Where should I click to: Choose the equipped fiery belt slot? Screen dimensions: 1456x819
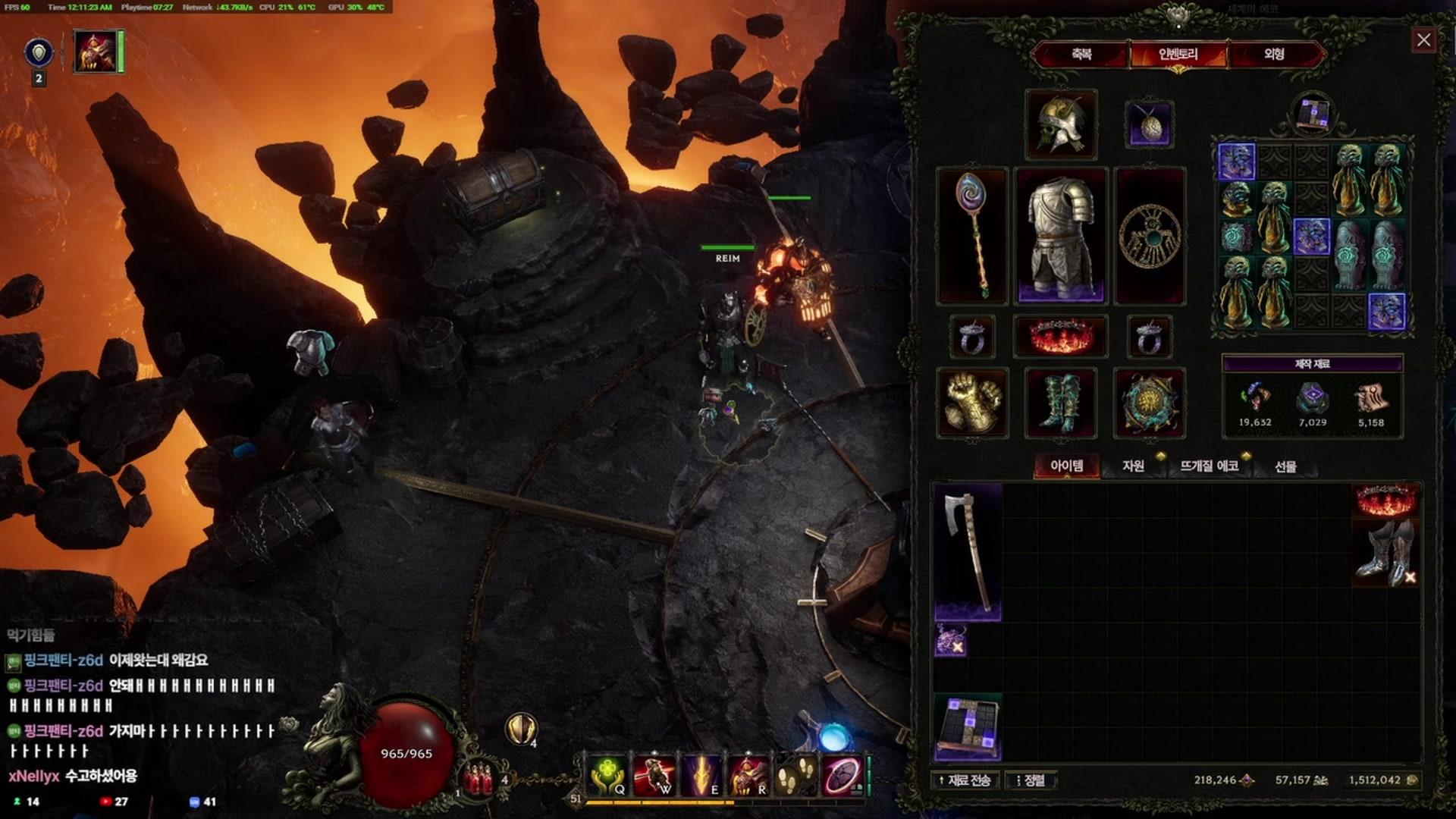(1060, 336)
